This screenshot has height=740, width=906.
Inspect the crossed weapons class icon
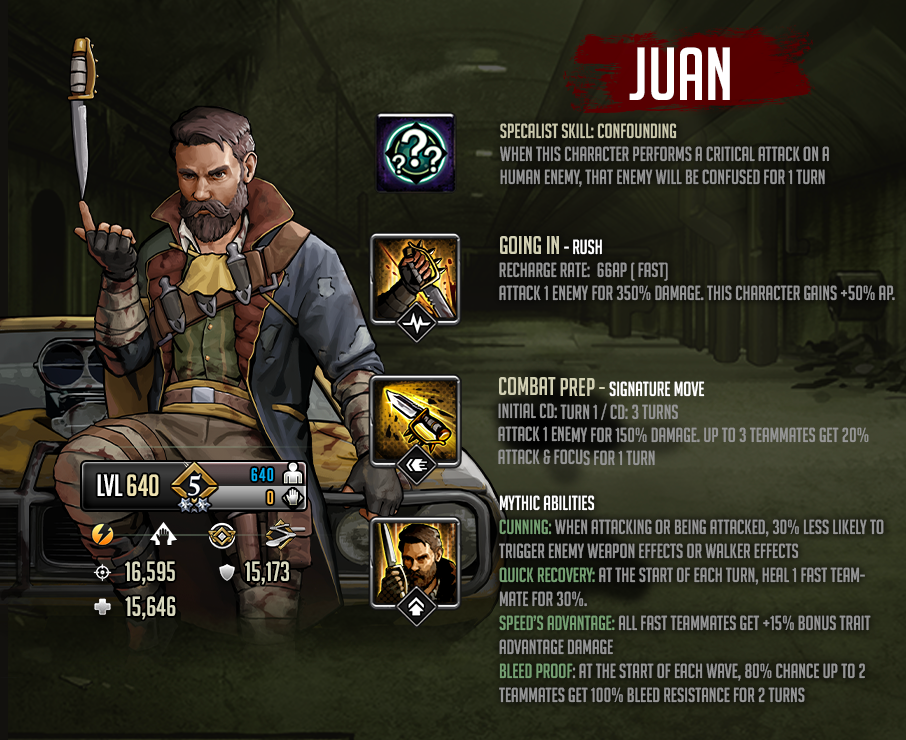pos(283,535)
